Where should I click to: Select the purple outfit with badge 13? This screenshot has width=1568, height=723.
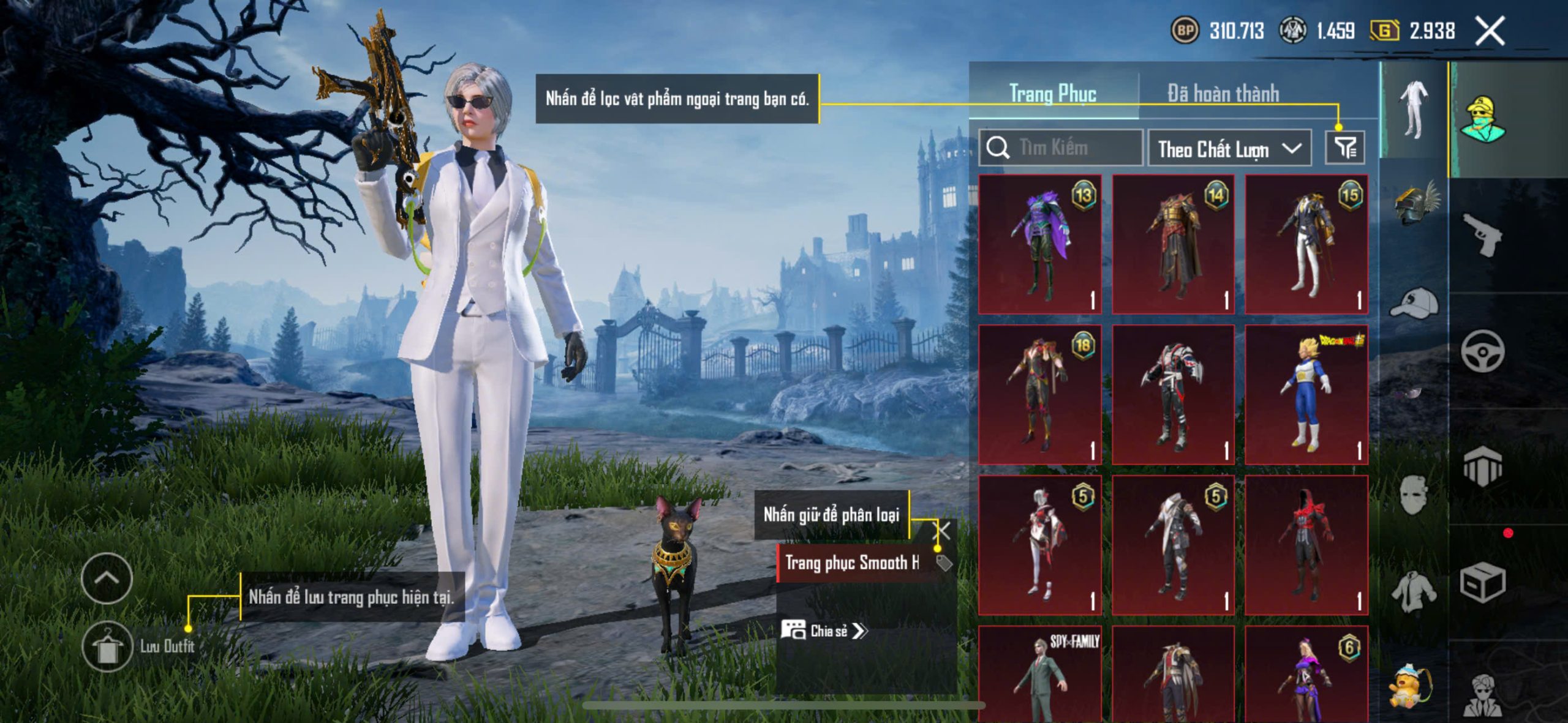coord(1040,244)
